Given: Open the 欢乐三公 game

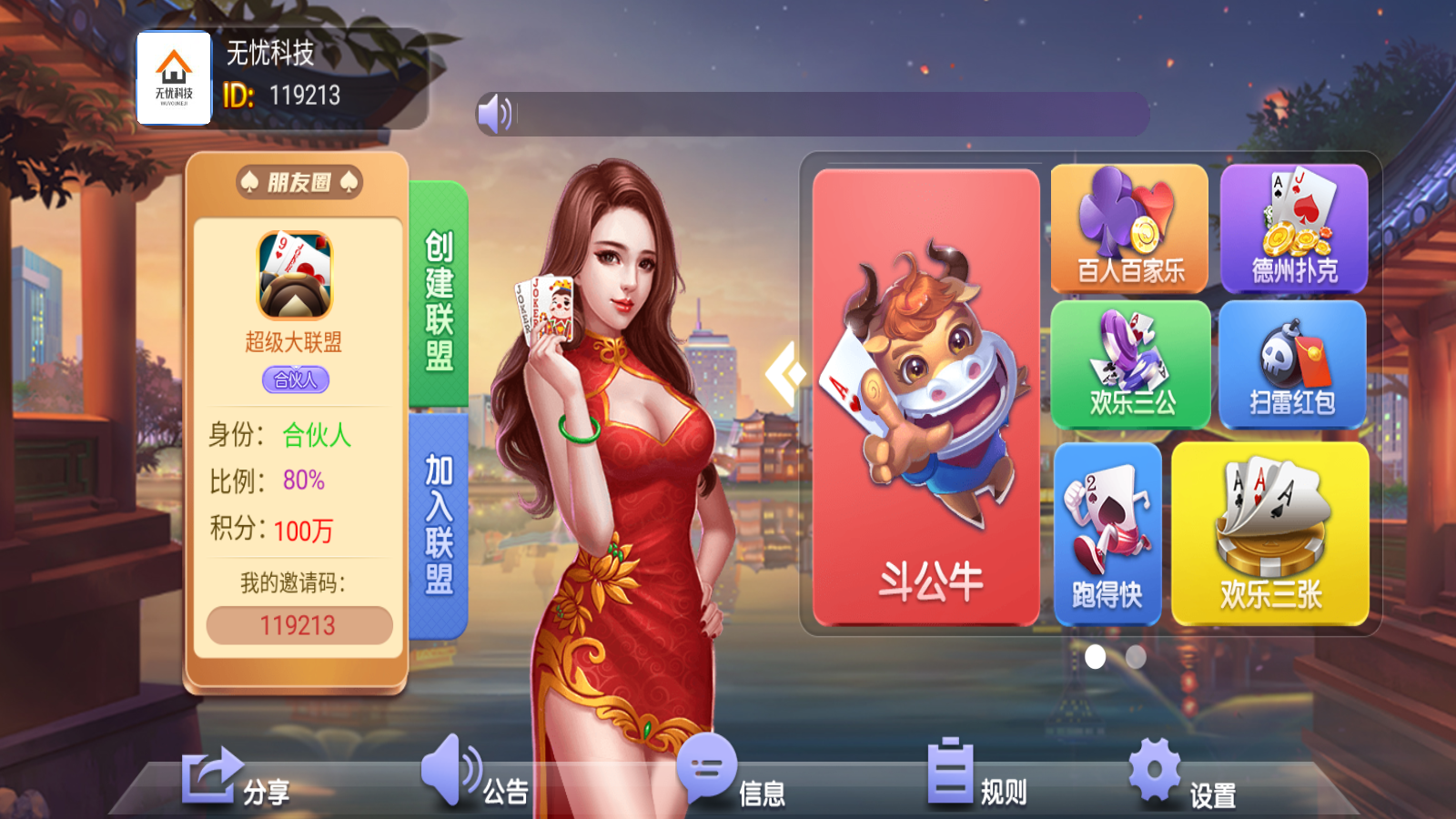Looking at the screenshot, I should click(x=1129, y=364).
